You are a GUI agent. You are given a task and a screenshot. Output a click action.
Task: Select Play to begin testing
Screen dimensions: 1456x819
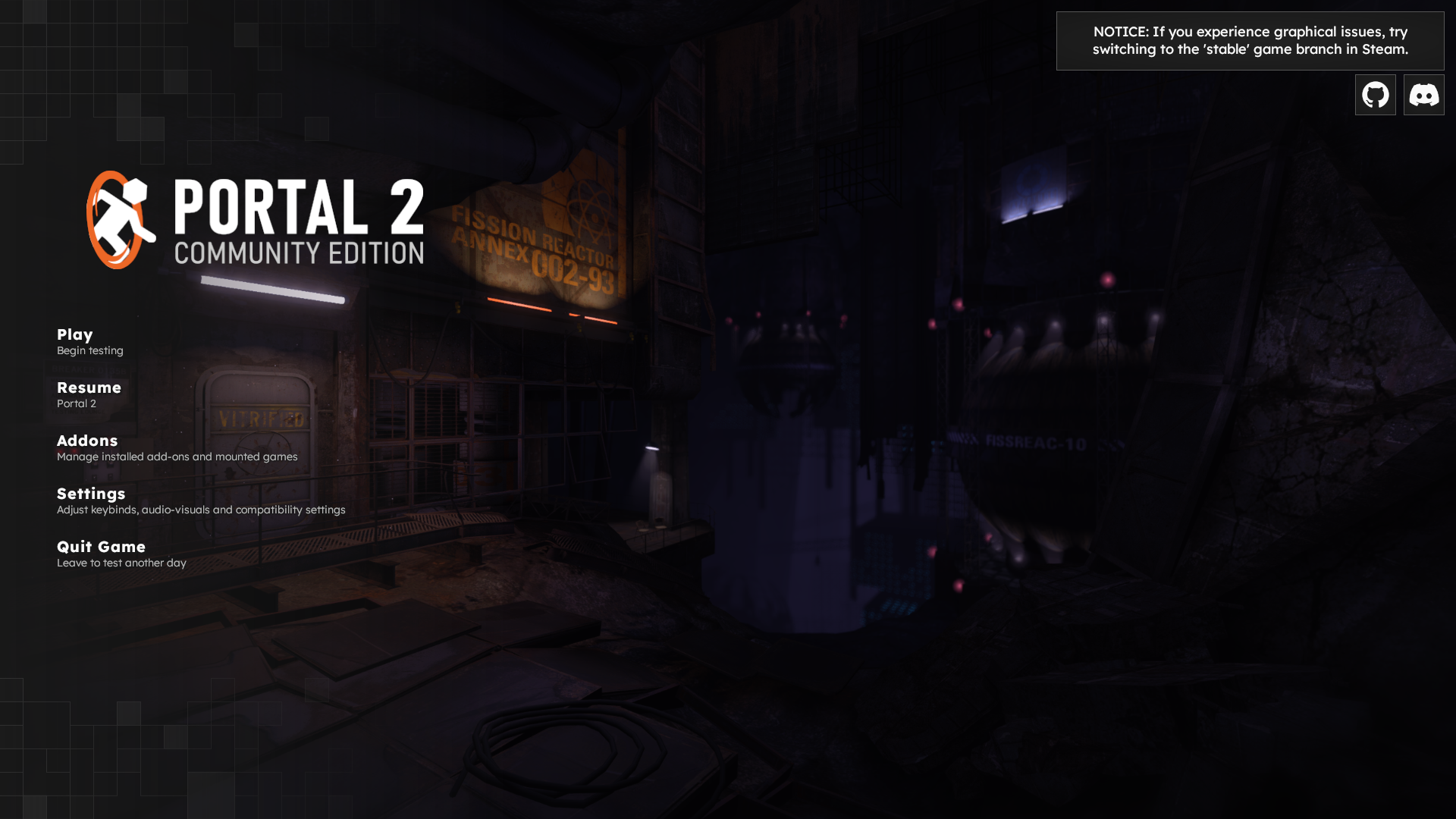(x=74, y=334)
